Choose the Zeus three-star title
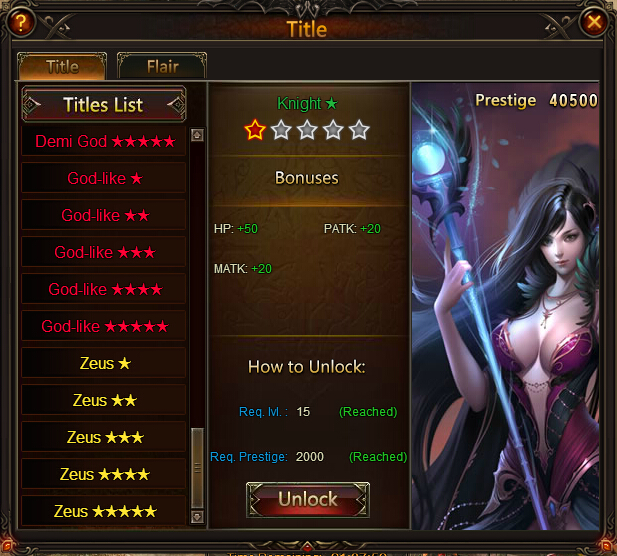This screenshot has width=617, height=556. [105, 437]
